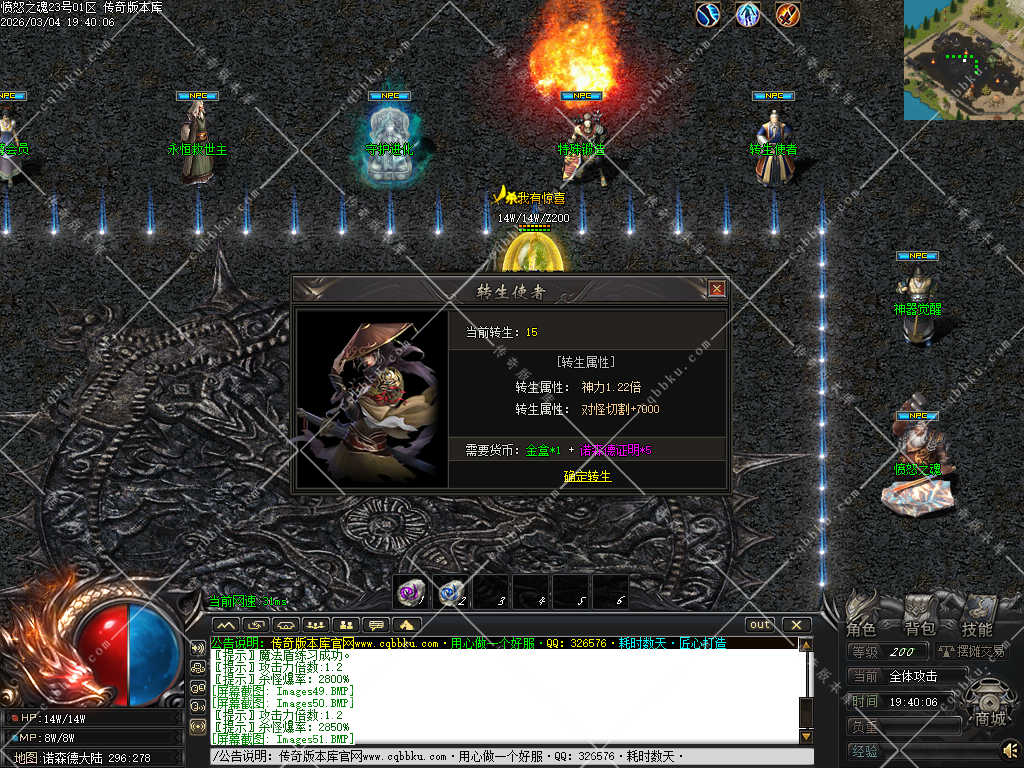Open the 背包 backpack

click(919, 628)
